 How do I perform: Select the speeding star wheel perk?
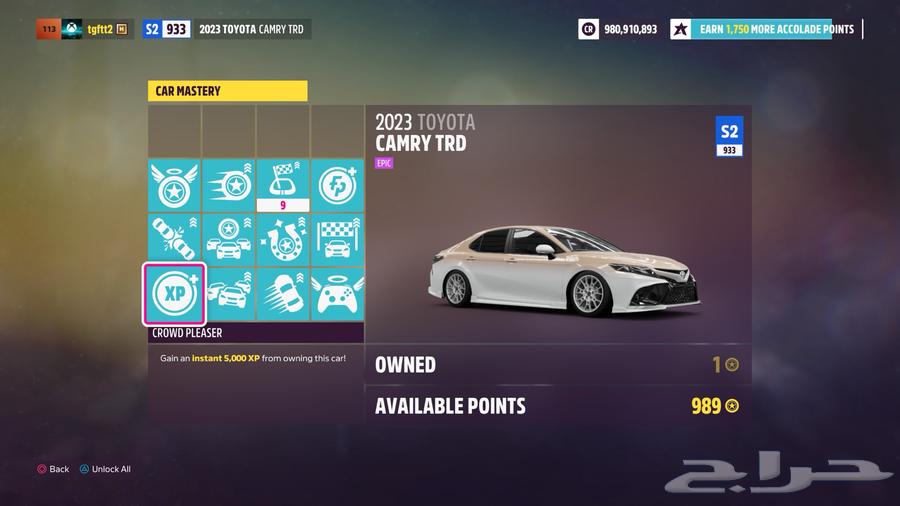pyautogui.click(x=229, y=185)
